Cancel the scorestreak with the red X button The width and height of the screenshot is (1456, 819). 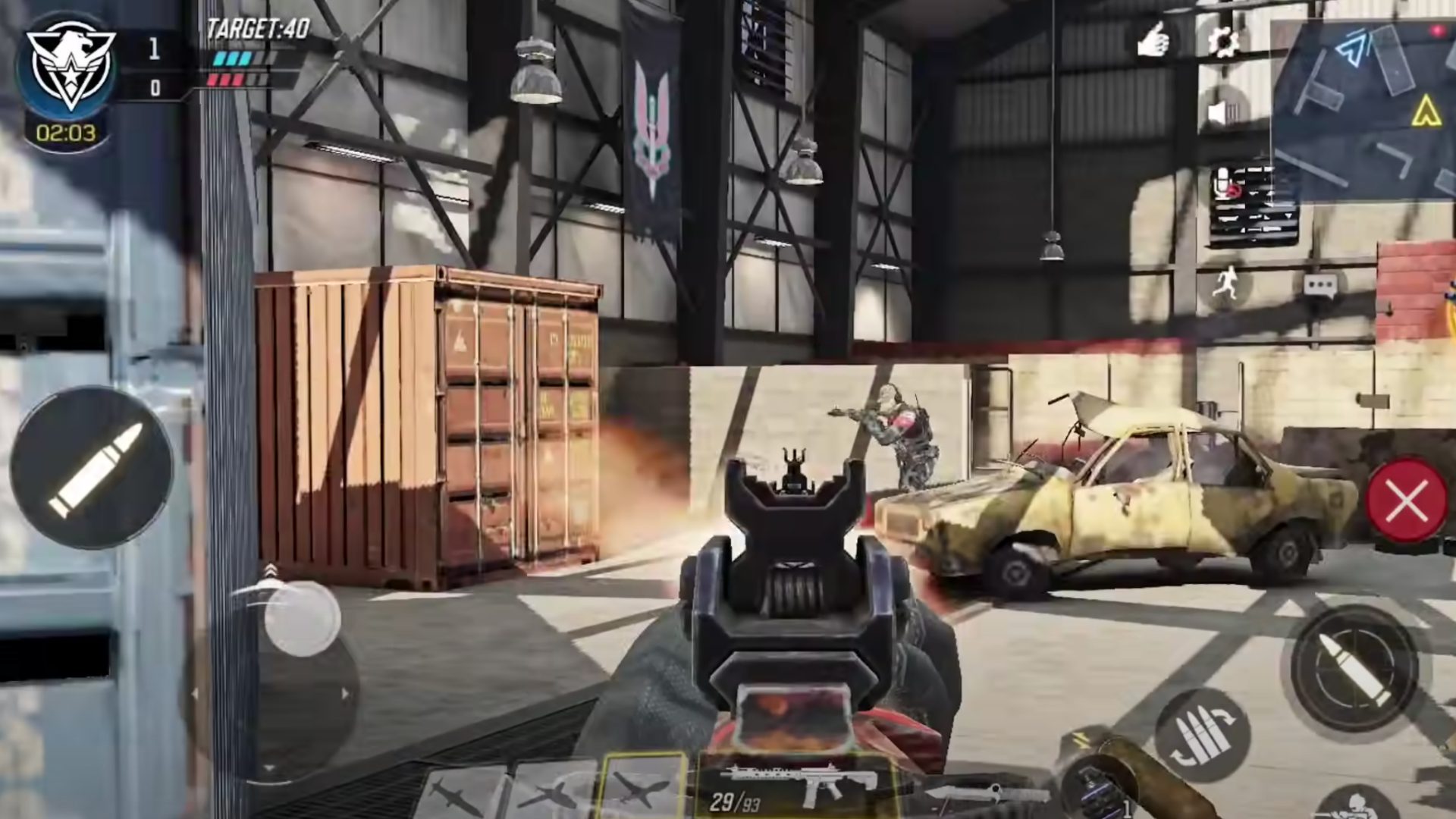tap(1405, 499)
